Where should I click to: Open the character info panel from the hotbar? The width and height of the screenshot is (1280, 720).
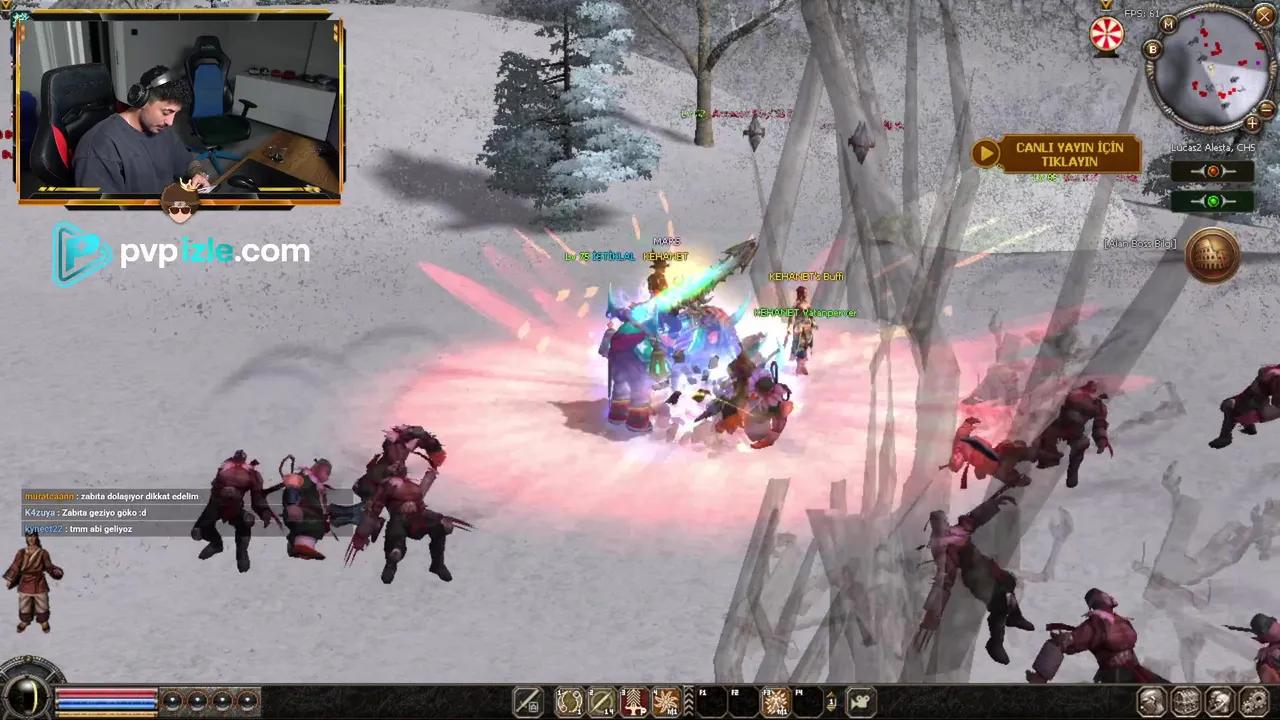point(1152,700)
